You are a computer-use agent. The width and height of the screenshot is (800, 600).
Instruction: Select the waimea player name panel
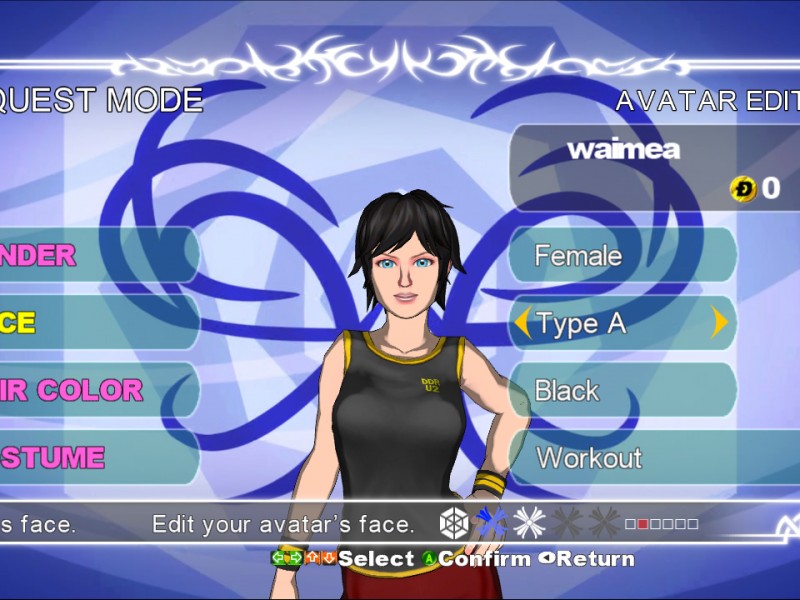point(650,165)
